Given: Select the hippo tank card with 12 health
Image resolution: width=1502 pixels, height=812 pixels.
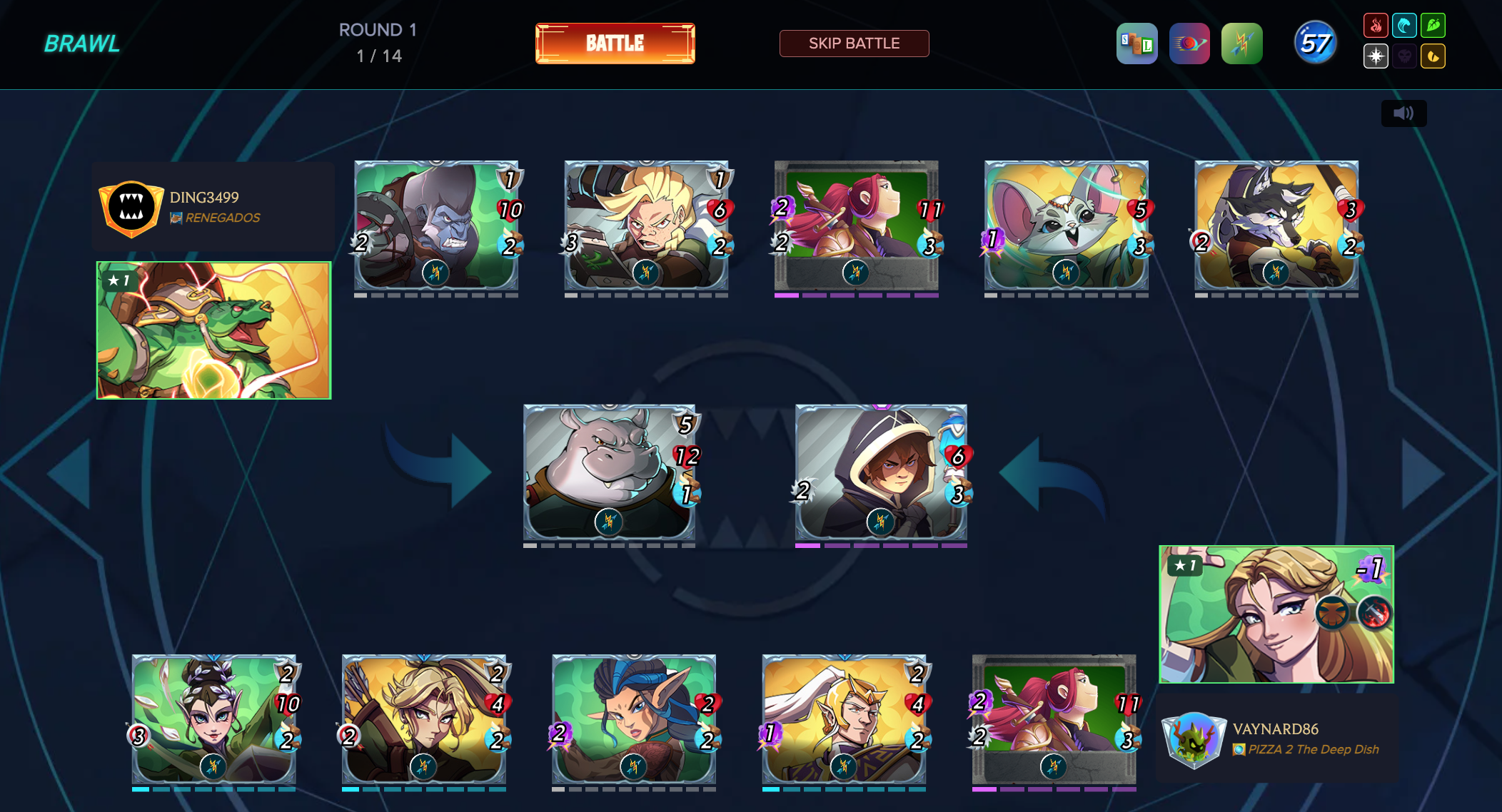Looking at the screenshot, I should 609,472.
